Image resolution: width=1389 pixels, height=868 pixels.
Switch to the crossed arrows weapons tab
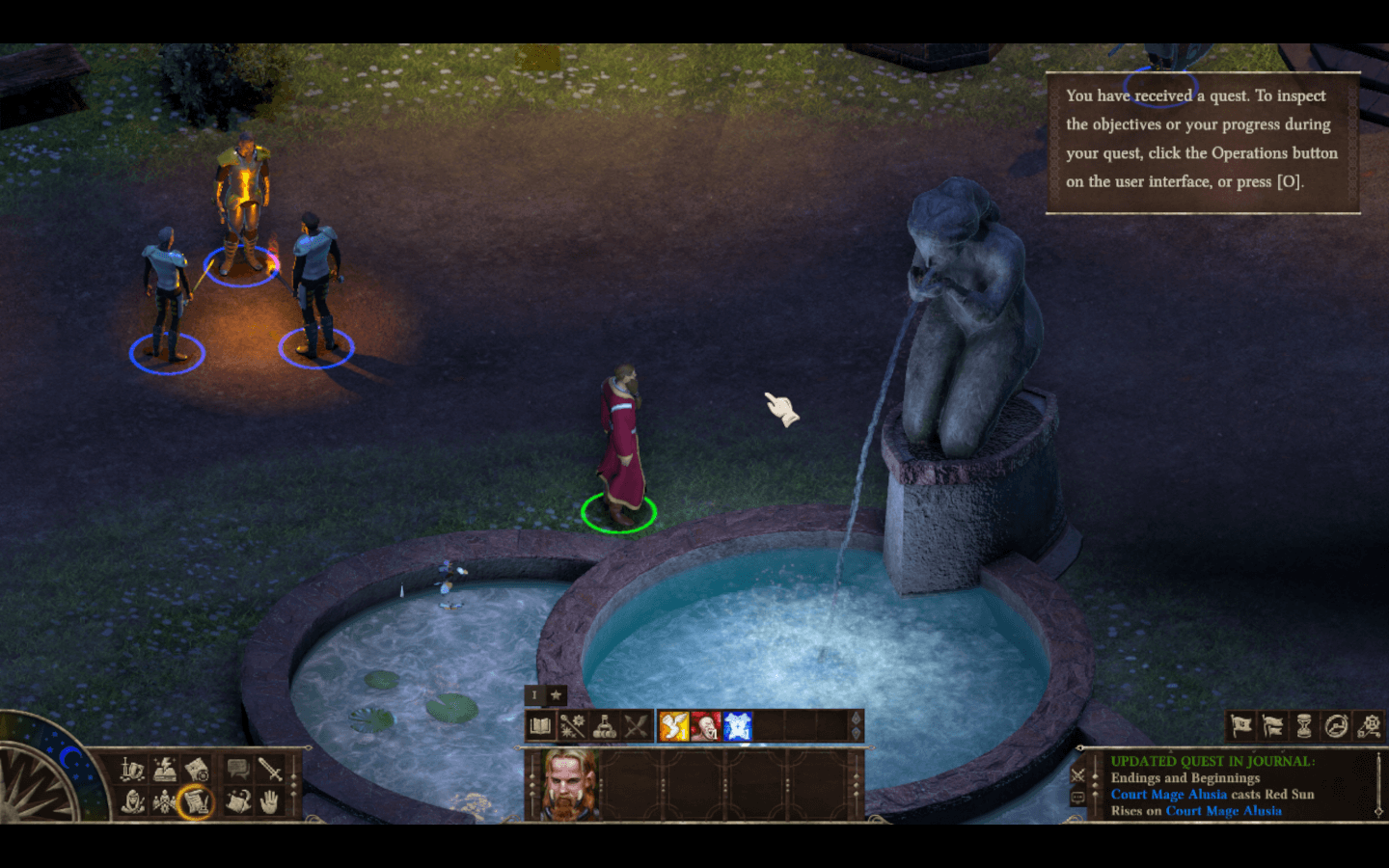tap(636, 726)
